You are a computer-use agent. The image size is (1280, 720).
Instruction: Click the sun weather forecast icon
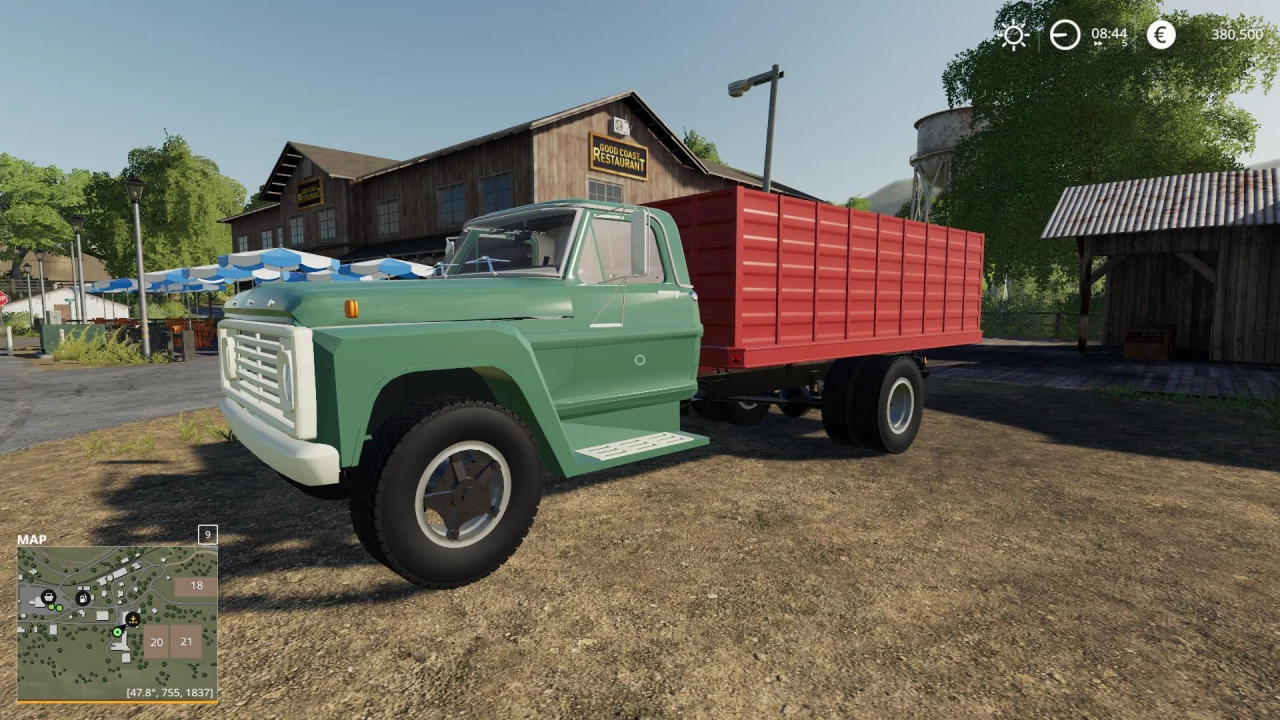click(1013, 34)
